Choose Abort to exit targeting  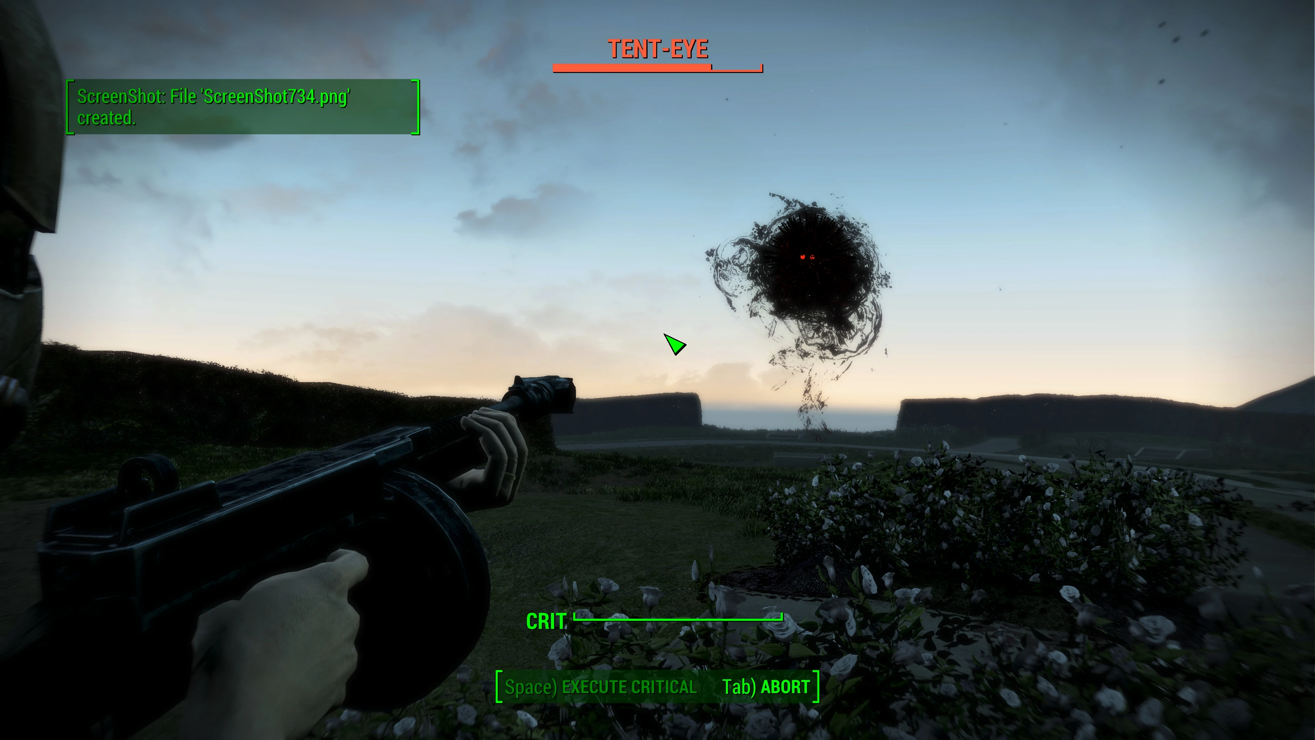pyautogui.click(x=766, y=687)
